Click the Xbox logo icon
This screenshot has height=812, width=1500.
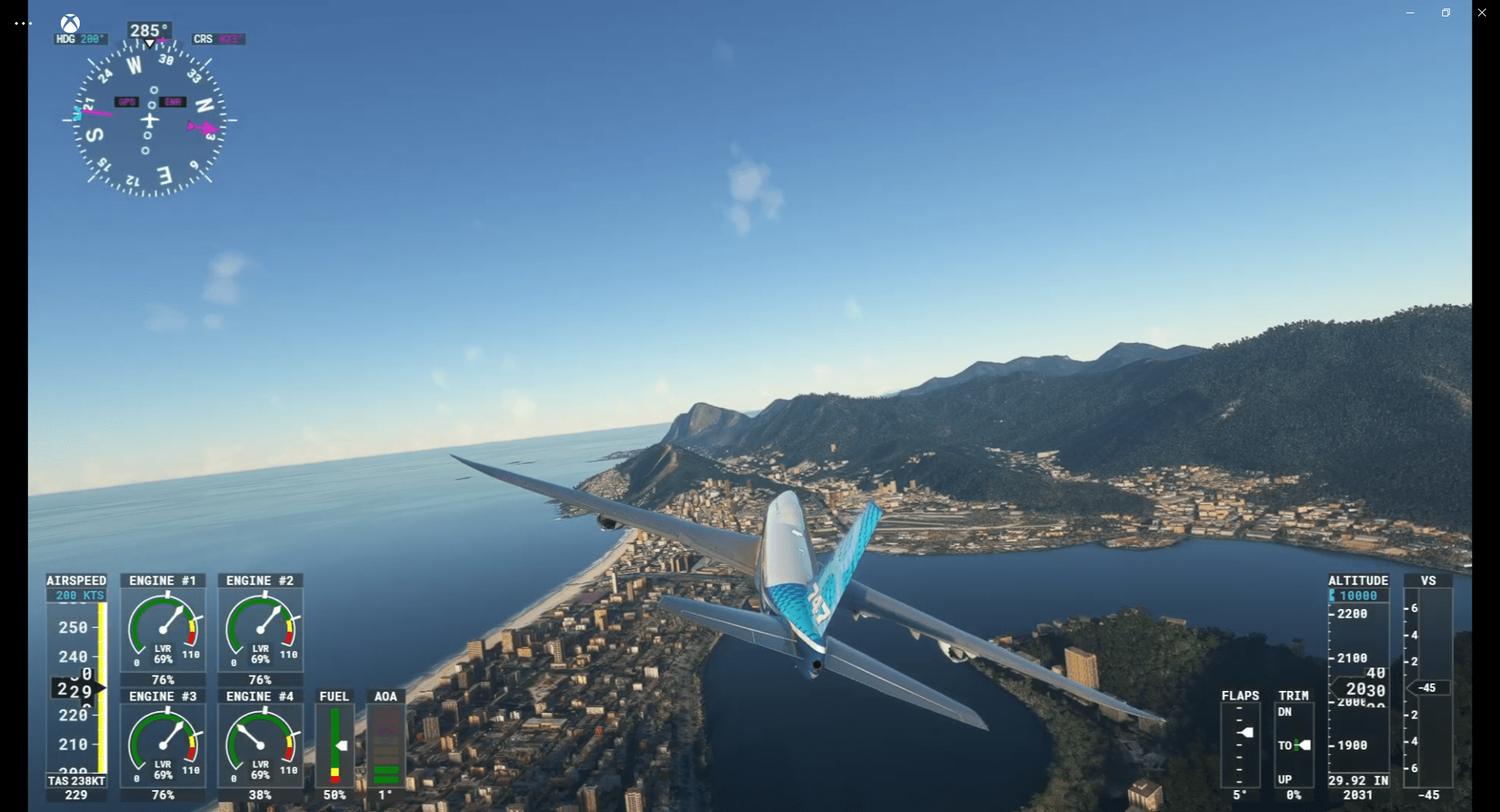coord(69,22)
